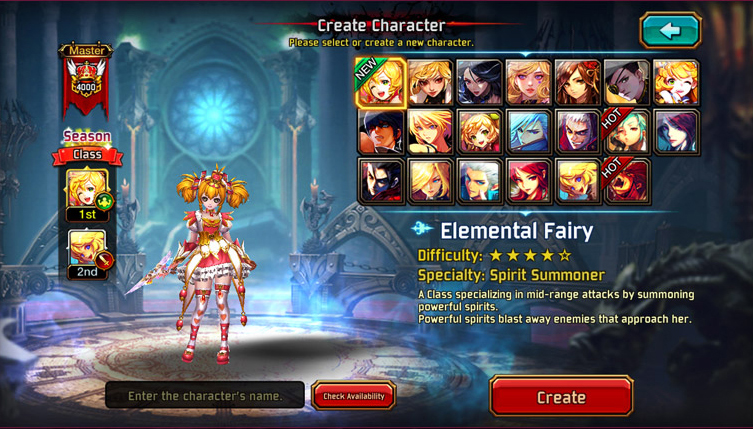Viewport: 753px width, 429px height.
Task: Focus the character name input field
Action: pyautogui.click(x=205, y=396)
